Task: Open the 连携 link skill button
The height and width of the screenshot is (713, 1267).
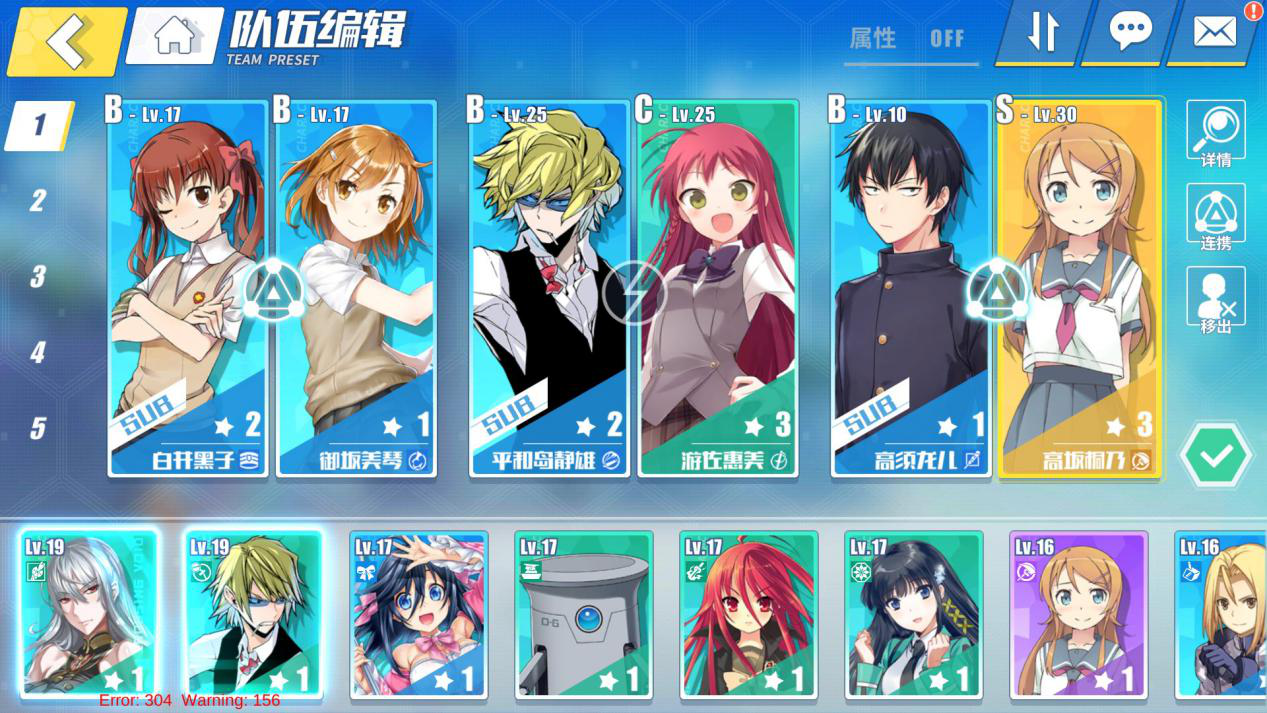Action: (1215, 216)
